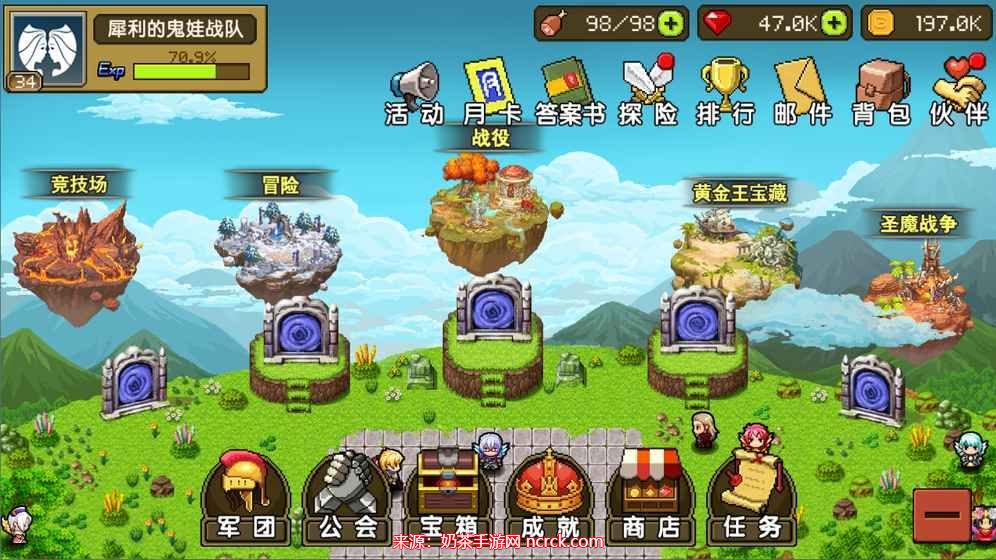
Task: Add more meat stamina with plus button
Action: pyautogui.click(x=672, y=23)
